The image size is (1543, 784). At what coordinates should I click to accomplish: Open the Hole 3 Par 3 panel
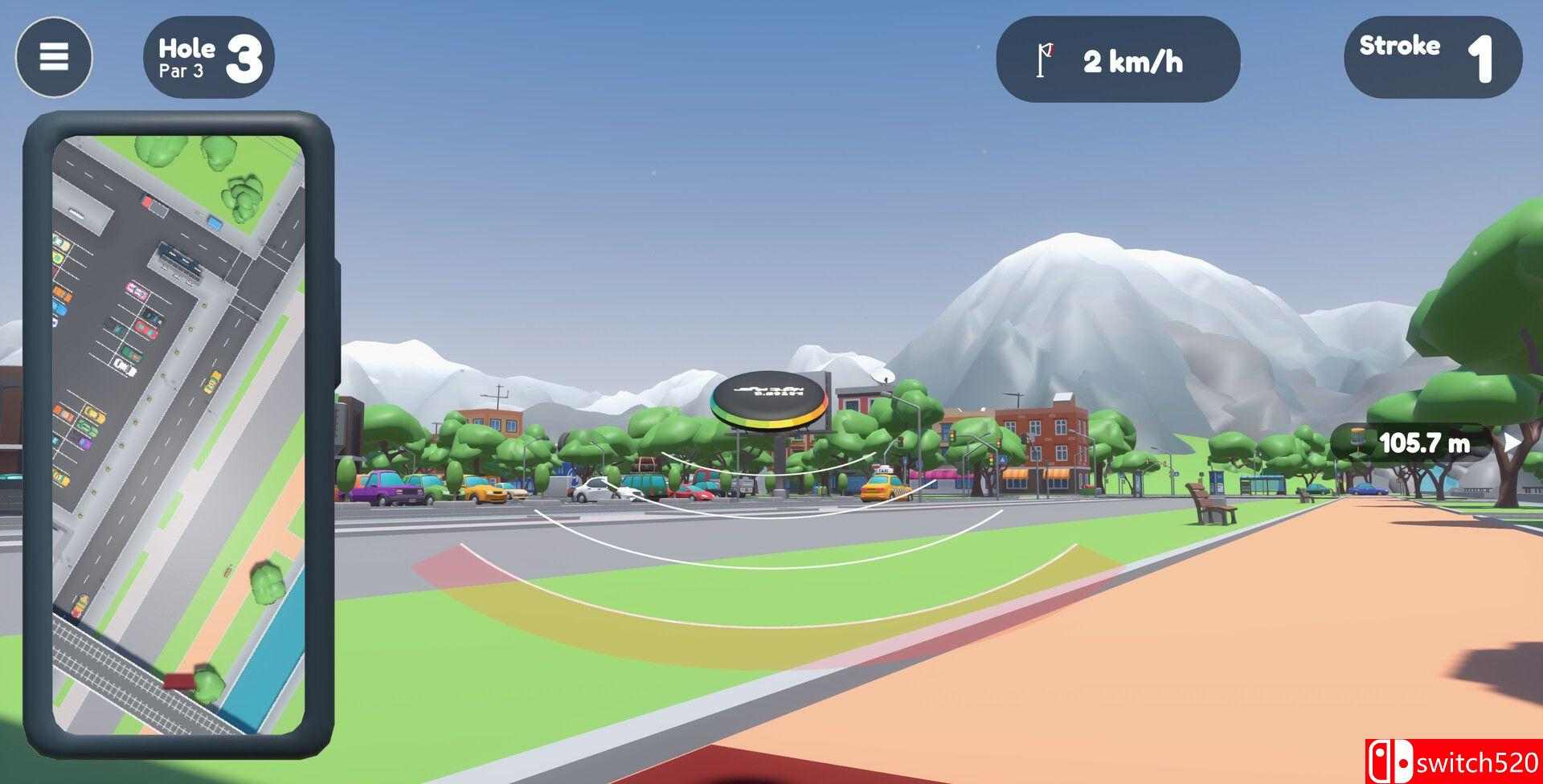coord(209,57)
